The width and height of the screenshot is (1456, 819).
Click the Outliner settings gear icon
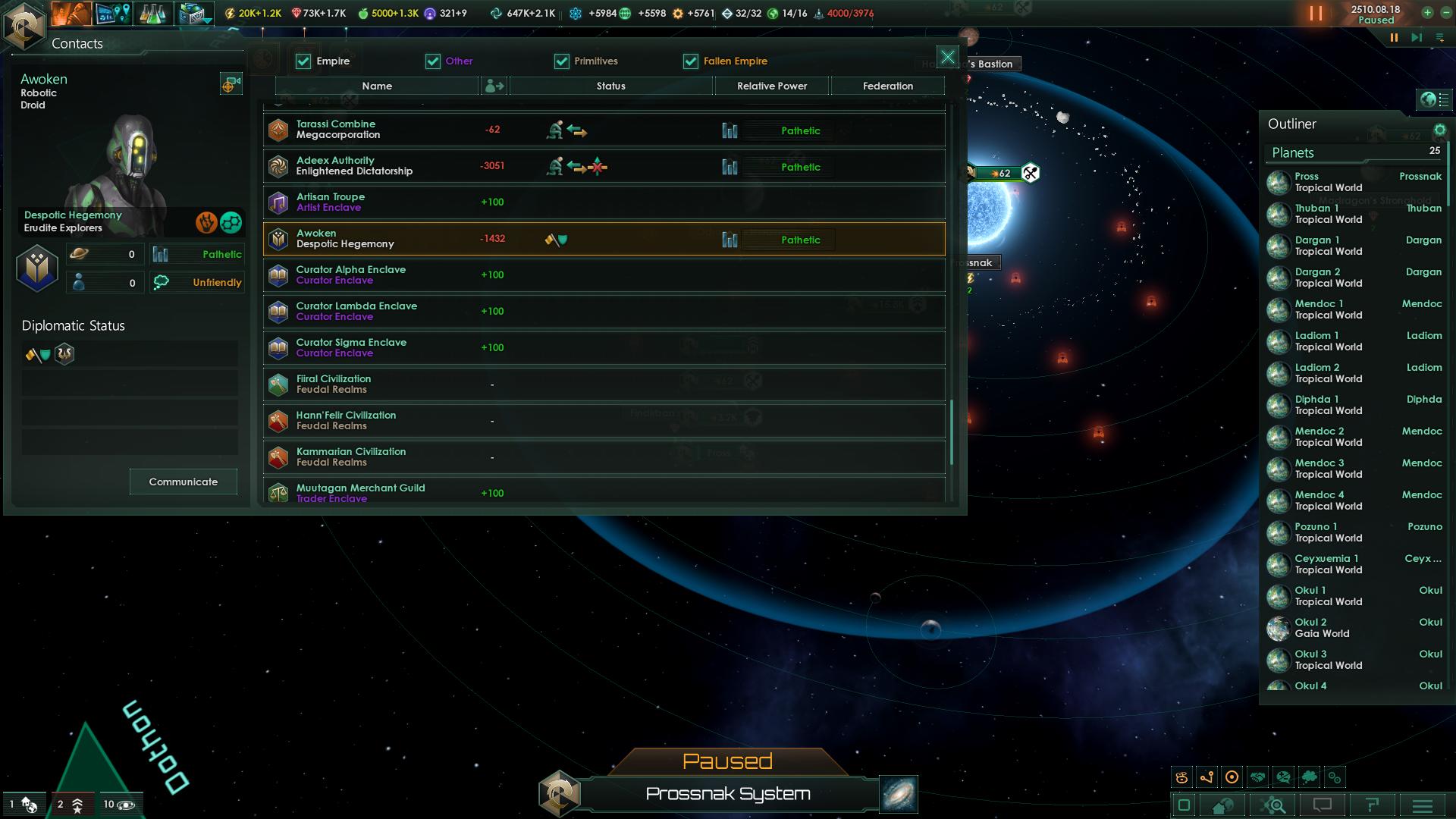point(1439,129)
